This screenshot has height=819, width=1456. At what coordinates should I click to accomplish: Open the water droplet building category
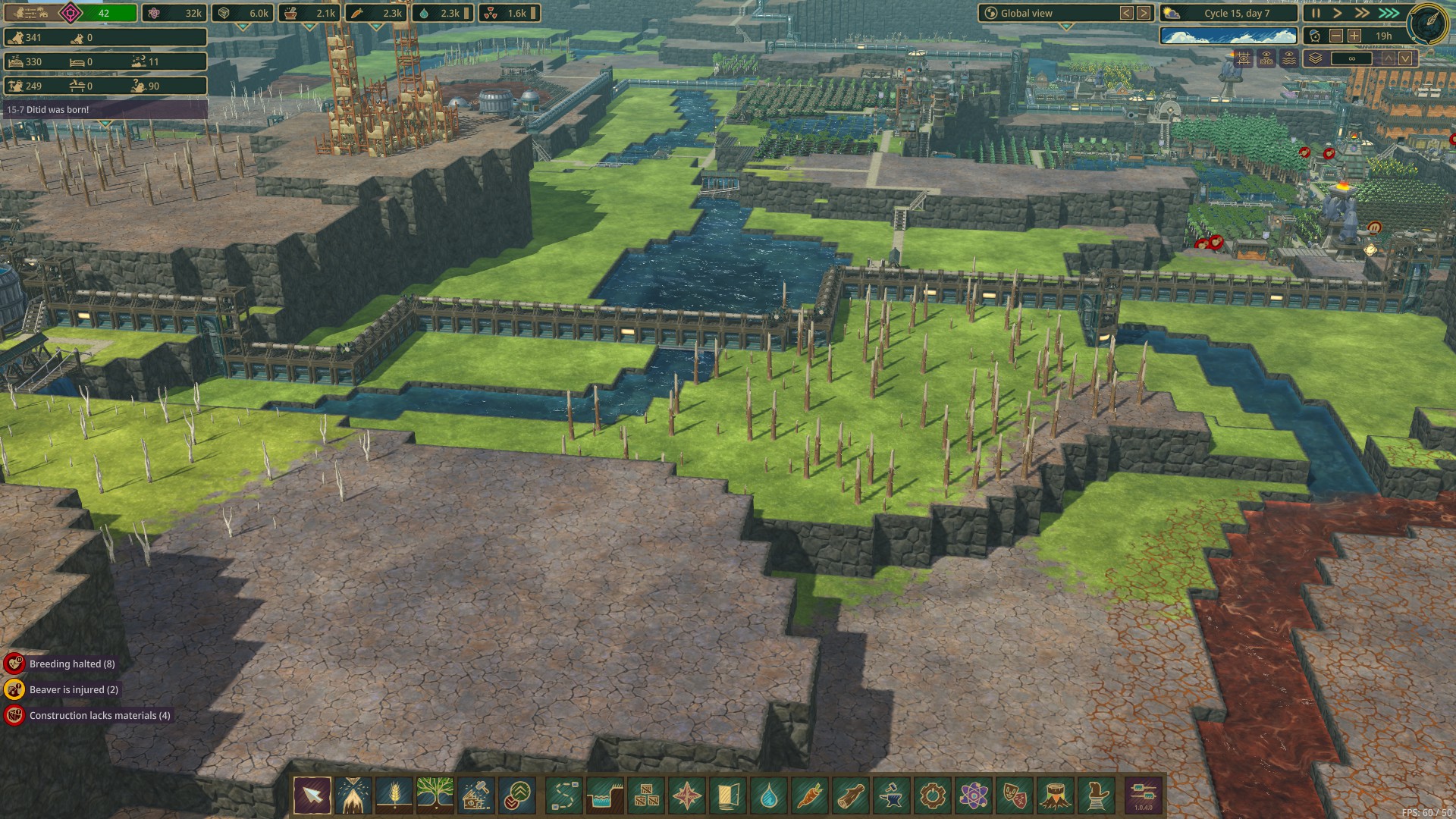[x=769, y=796]
